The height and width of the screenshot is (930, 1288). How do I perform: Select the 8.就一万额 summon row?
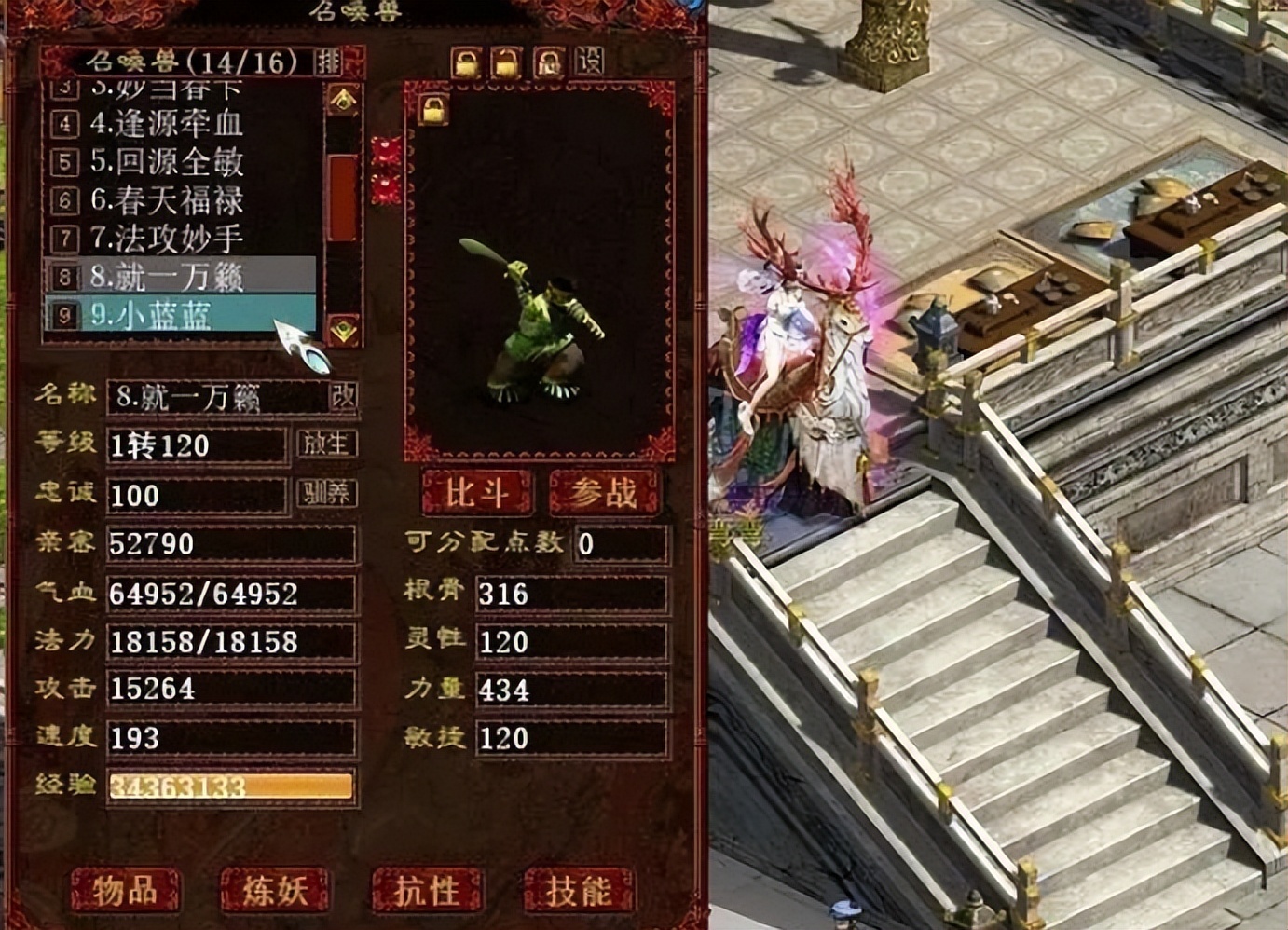(168, 276)
